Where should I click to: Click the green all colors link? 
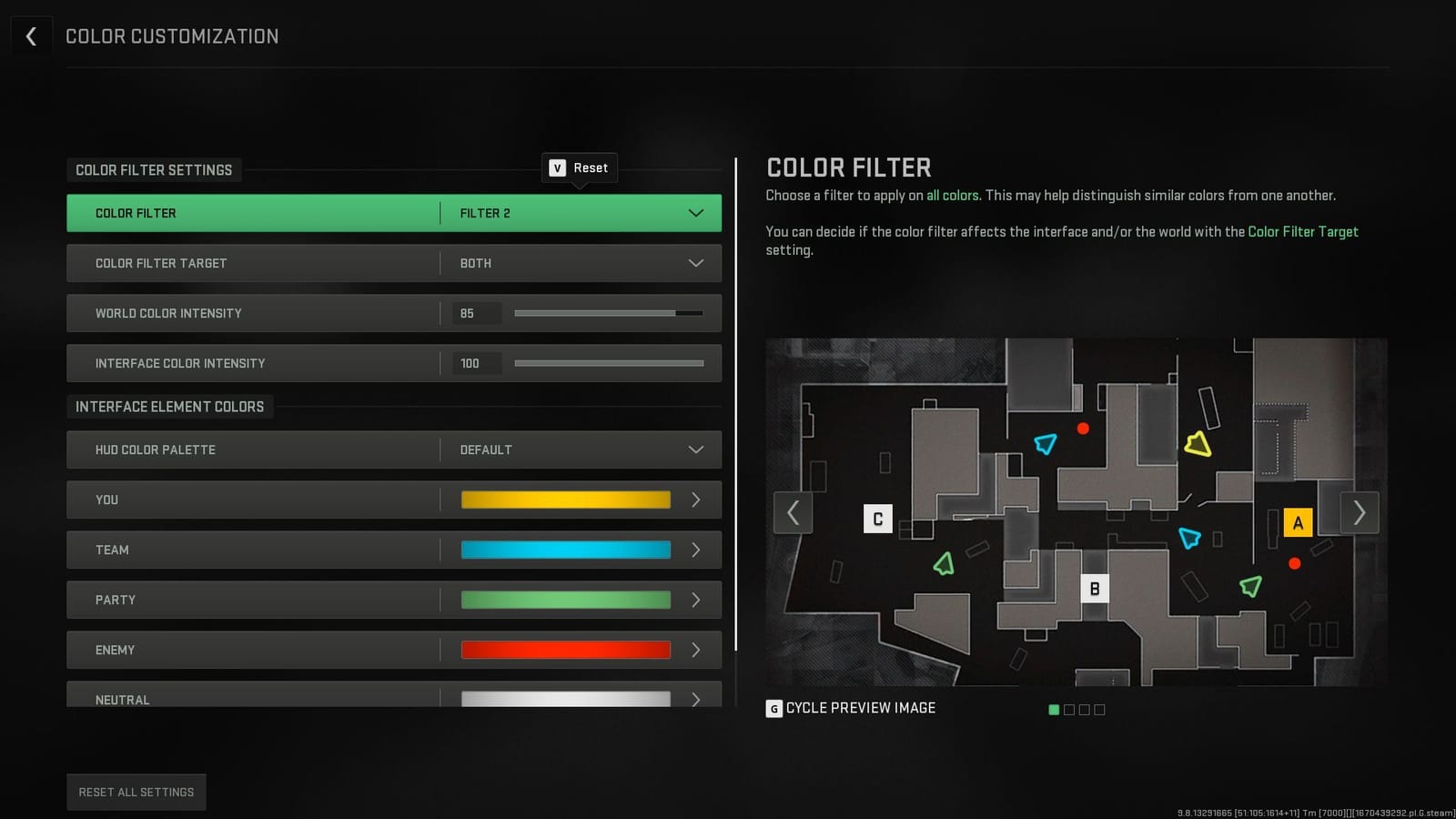(x=953, y=195)
